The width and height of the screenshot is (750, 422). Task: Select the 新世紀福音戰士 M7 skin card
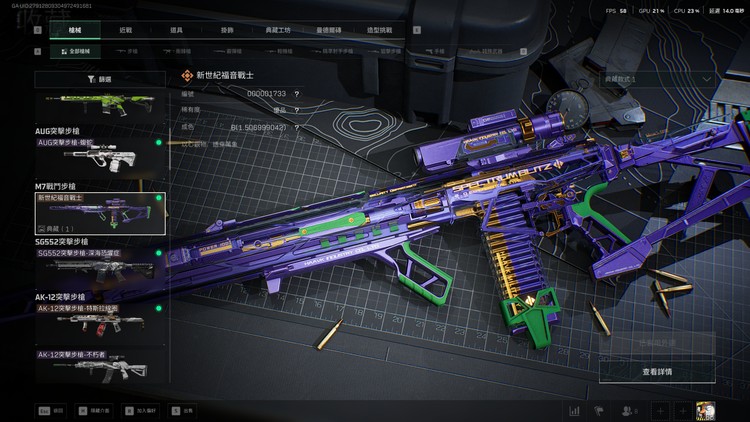pyautogui.click(x=100, y=213)
